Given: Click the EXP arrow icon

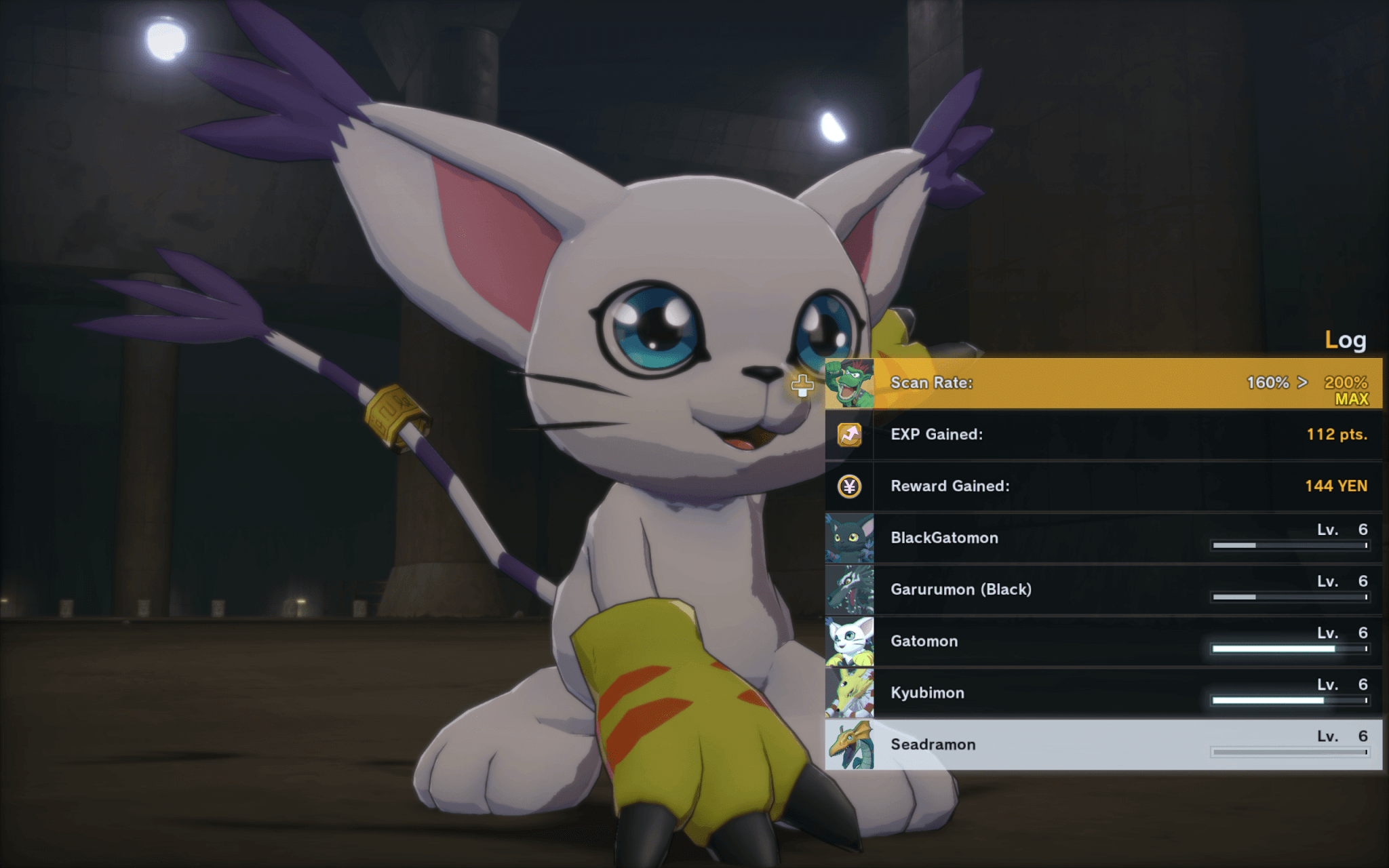Looking at the screenshot, I should click(x=849, y=435).
